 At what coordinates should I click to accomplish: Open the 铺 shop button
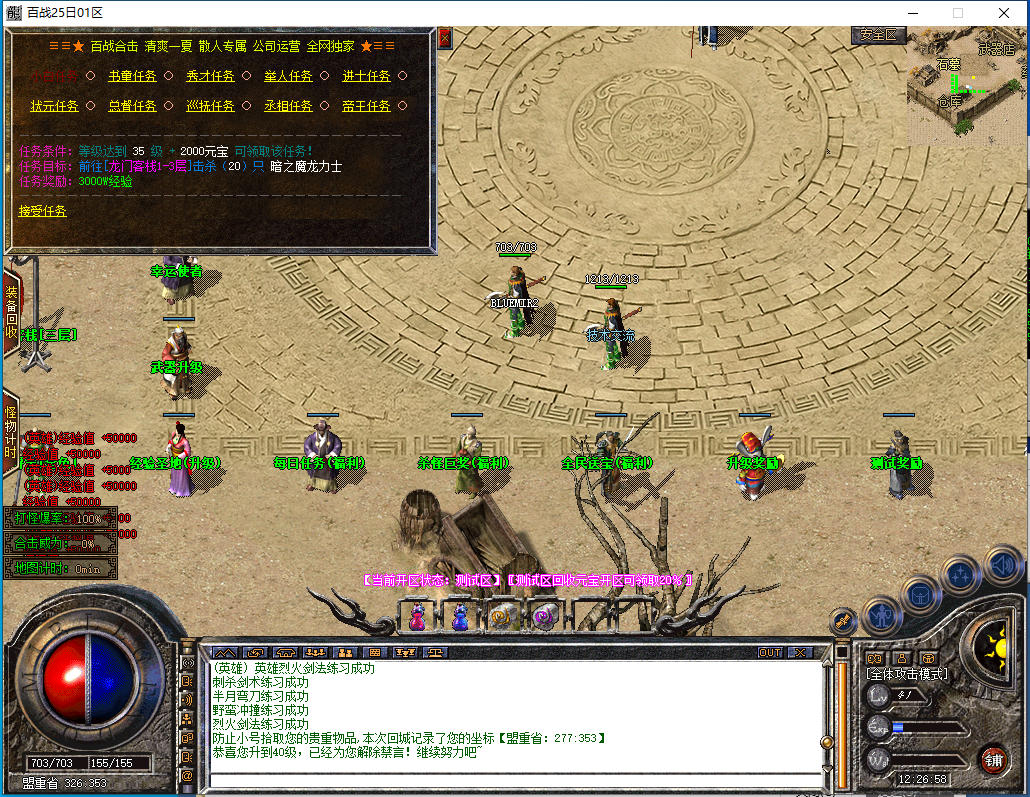992,758
